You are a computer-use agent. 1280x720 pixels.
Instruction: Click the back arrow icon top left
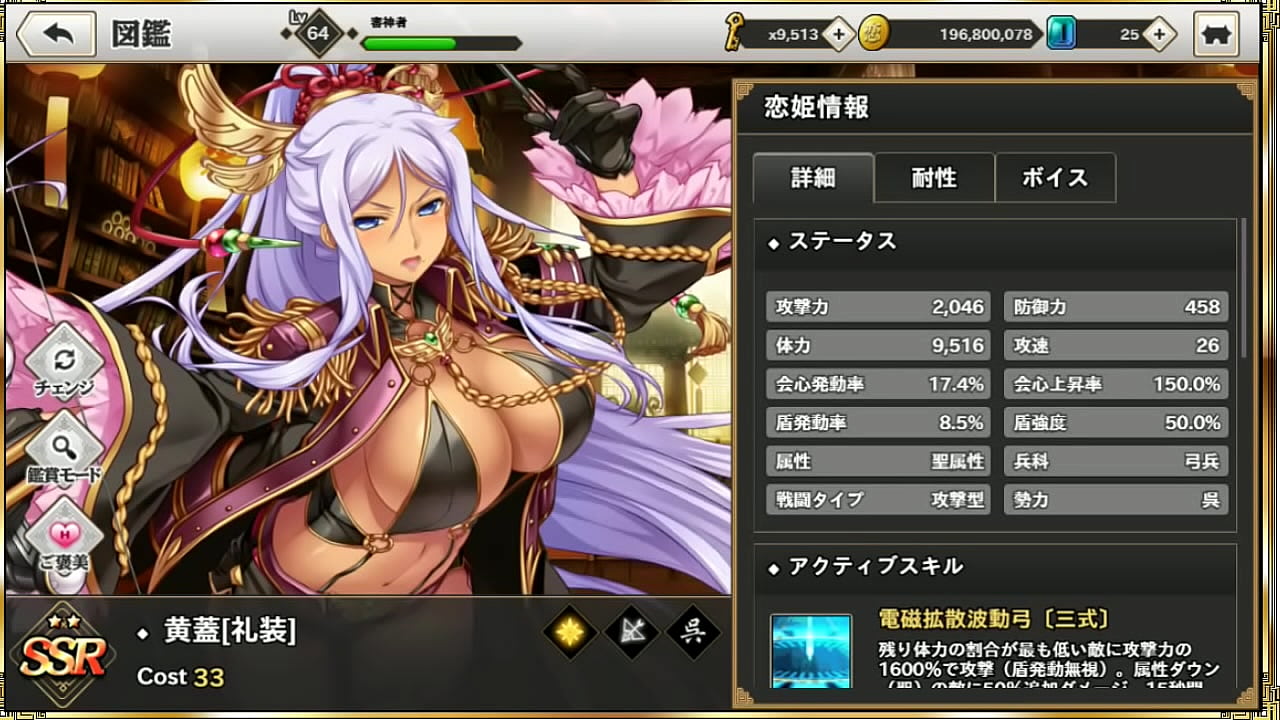pos(56,33)
